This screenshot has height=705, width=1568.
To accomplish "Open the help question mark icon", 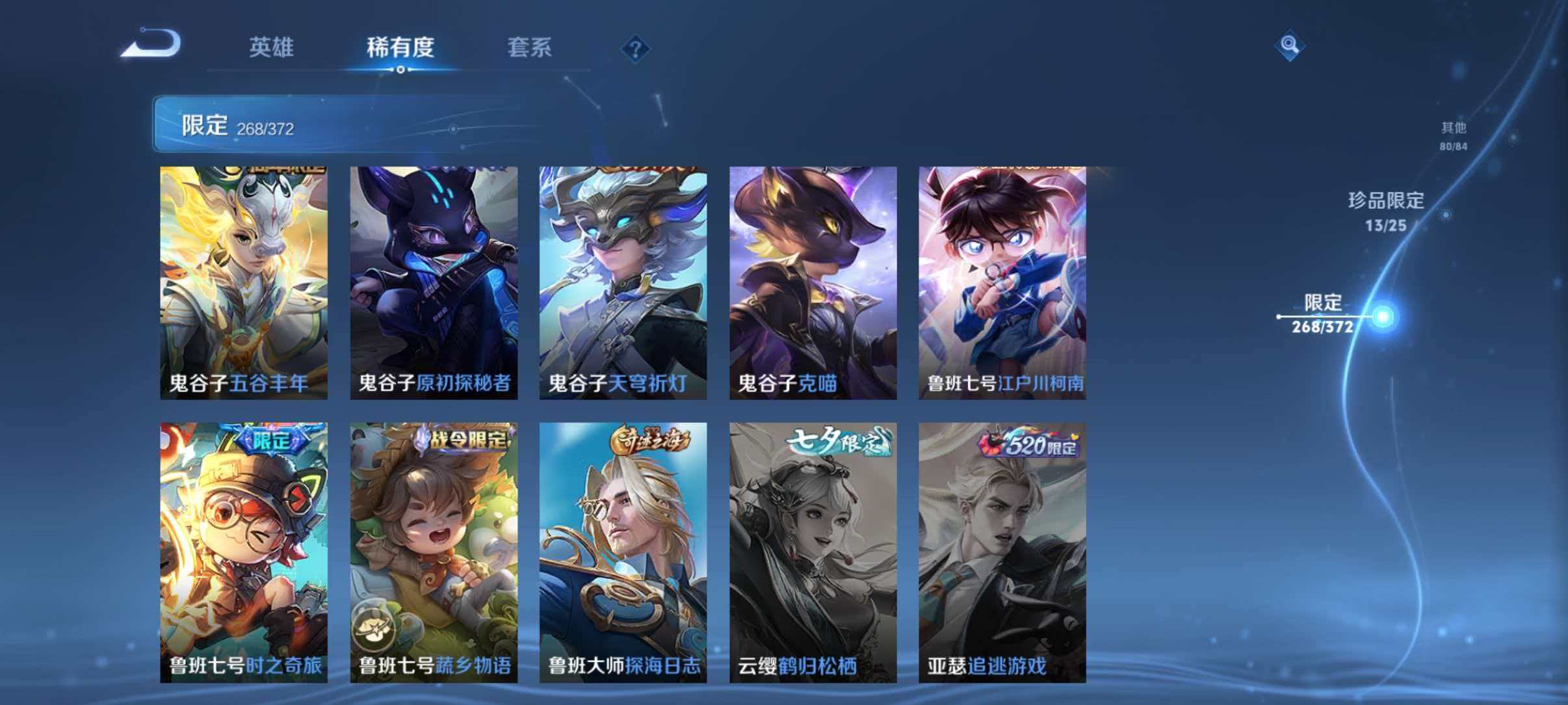I will pos(636,48).
